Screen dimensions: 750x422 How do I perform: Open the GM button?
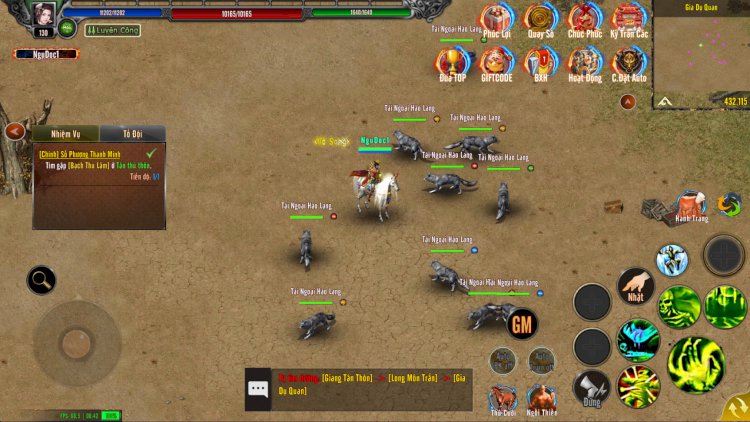522,323
